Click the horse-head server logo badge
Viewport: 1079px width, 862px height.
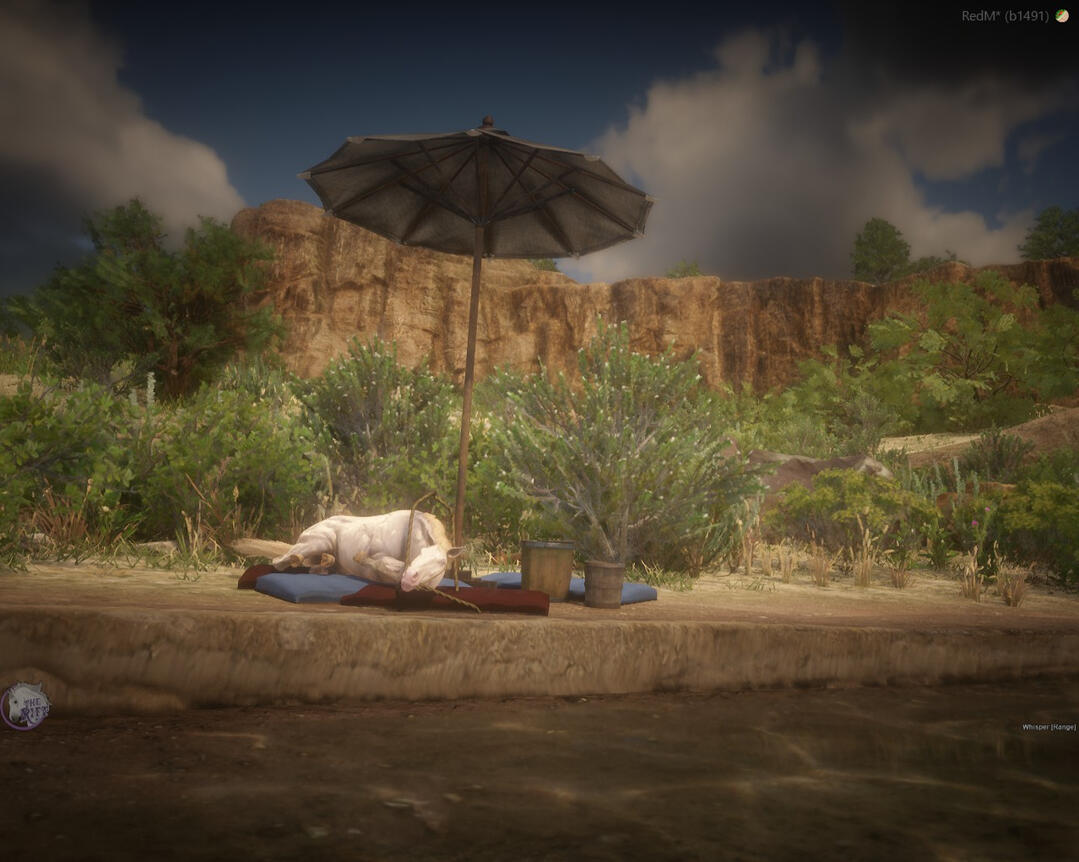[x=24, y=706]
